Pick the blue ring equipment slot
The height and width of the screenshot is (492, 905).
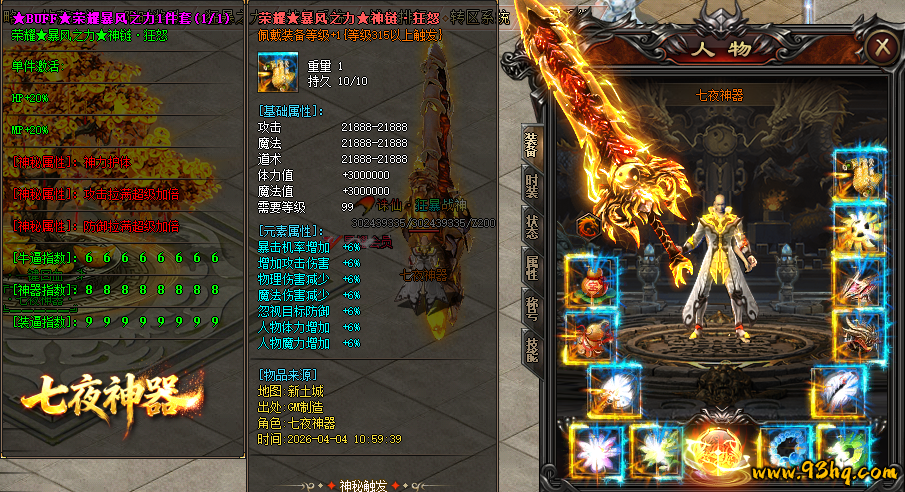coord(783,449)
